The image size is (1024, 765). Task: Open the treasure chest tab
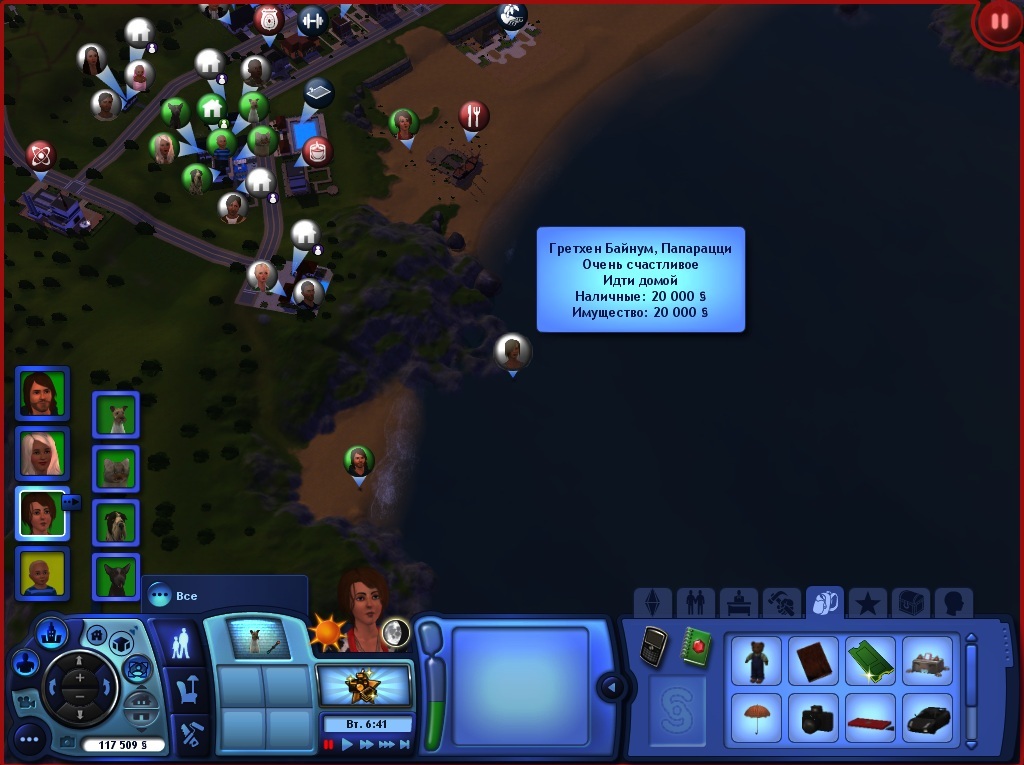coord(910,603)
